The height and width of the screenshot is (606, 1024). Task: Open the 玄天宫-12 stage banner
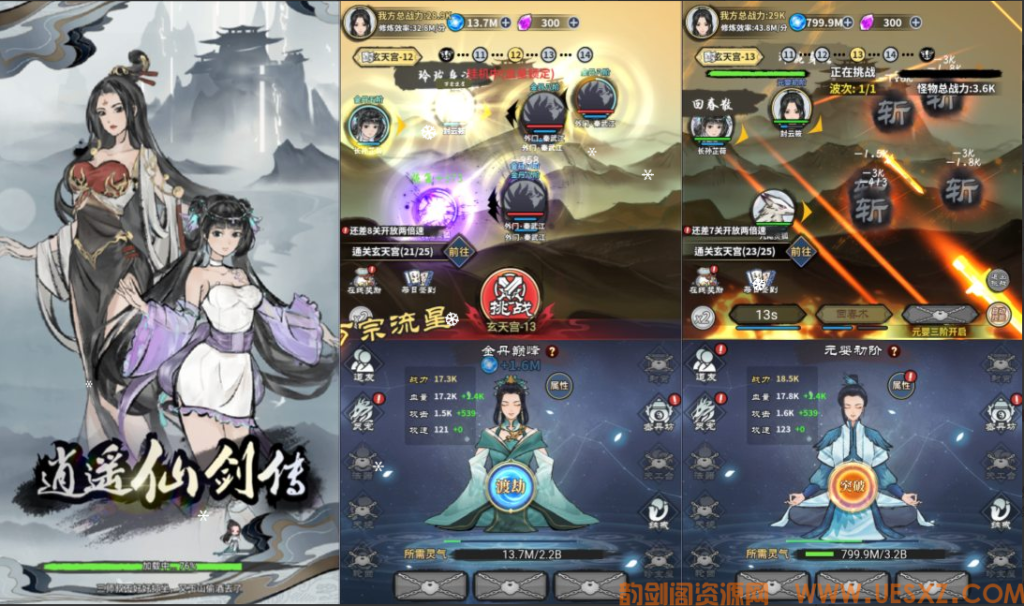click(389, 57)
